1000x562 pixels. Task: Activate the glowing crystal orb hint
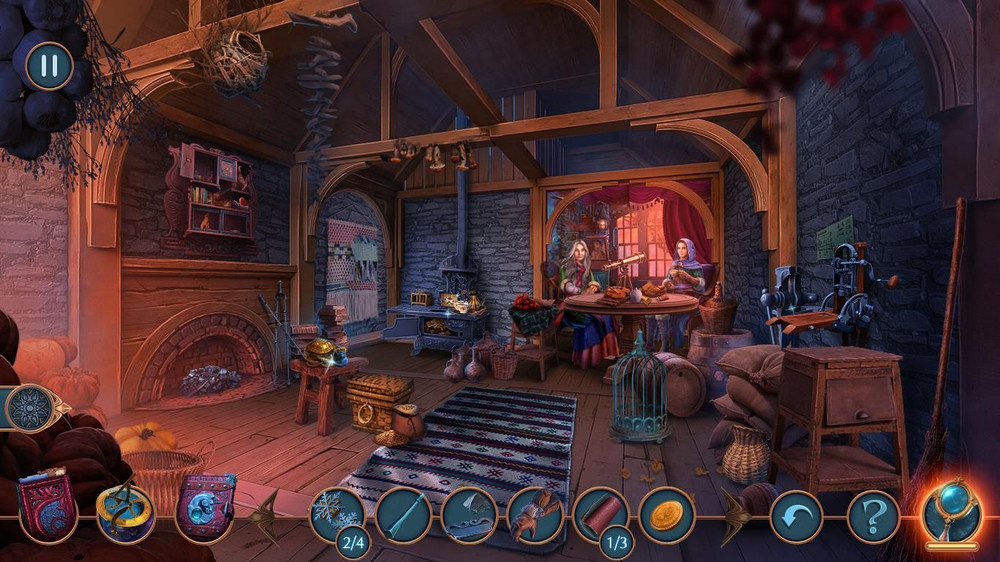pos(951,512)
